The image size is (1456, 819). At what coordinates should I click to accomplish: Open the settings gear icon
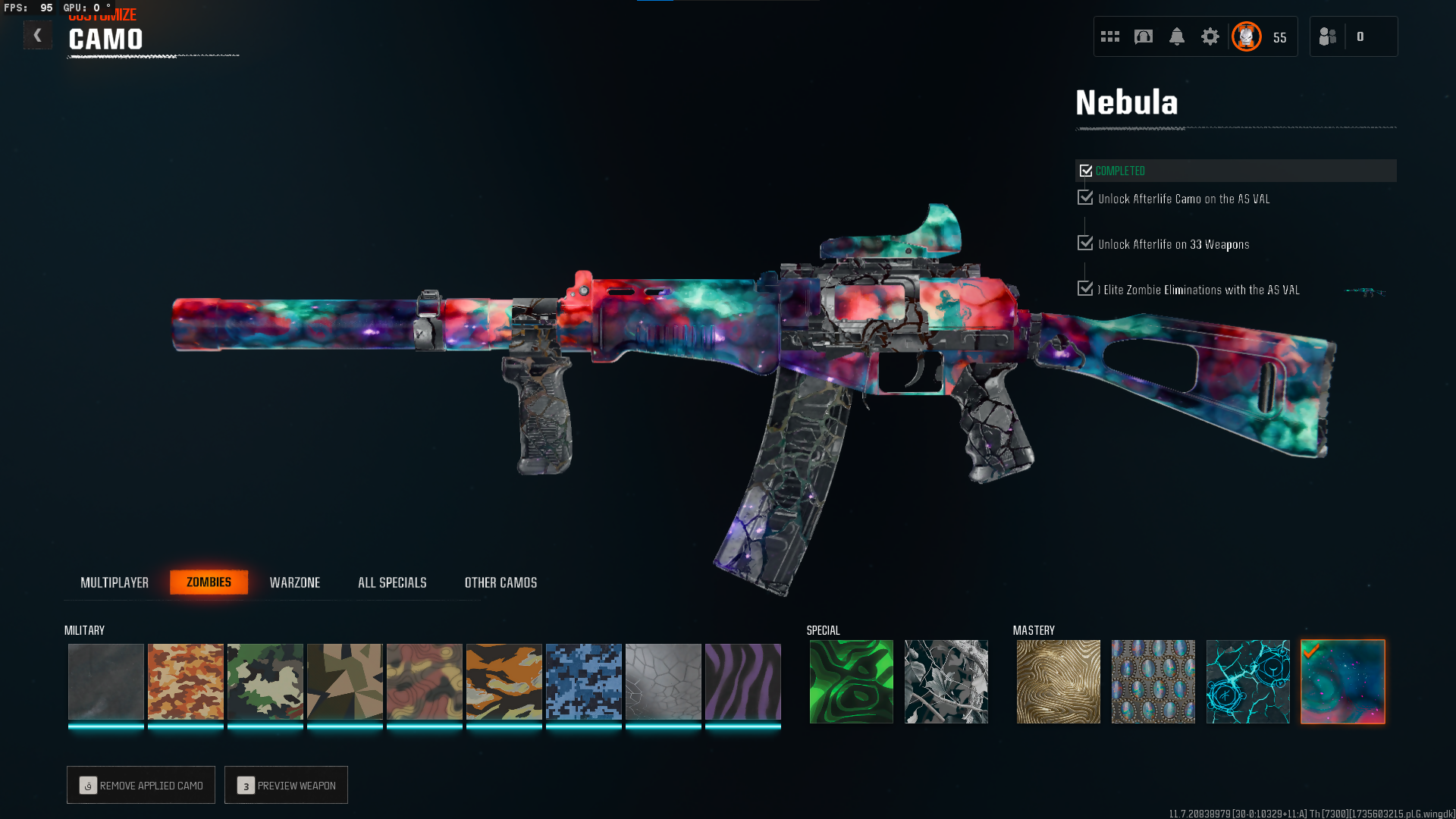(x=1210, y=36)
